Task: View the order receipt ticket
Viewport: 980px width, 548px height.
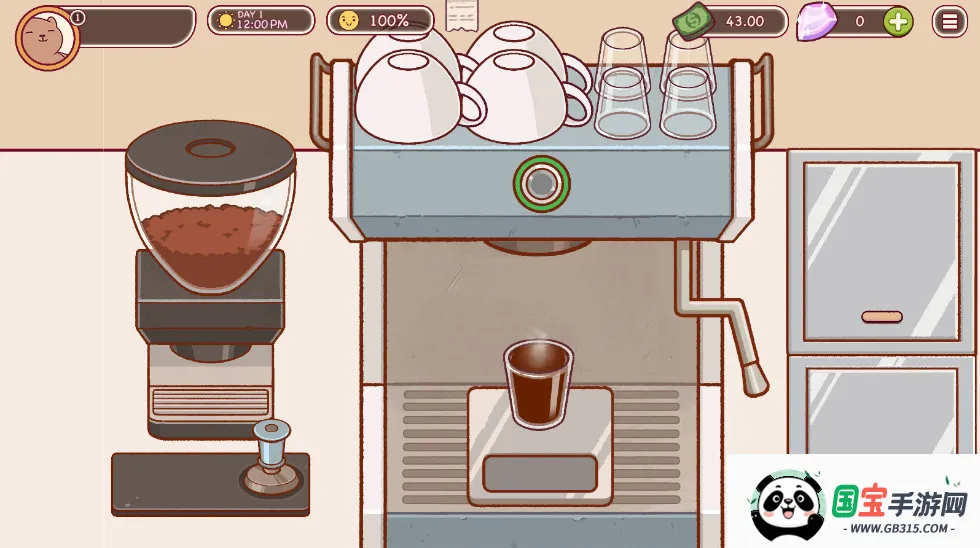Action: pyautogui.click(x=461, y=17)
